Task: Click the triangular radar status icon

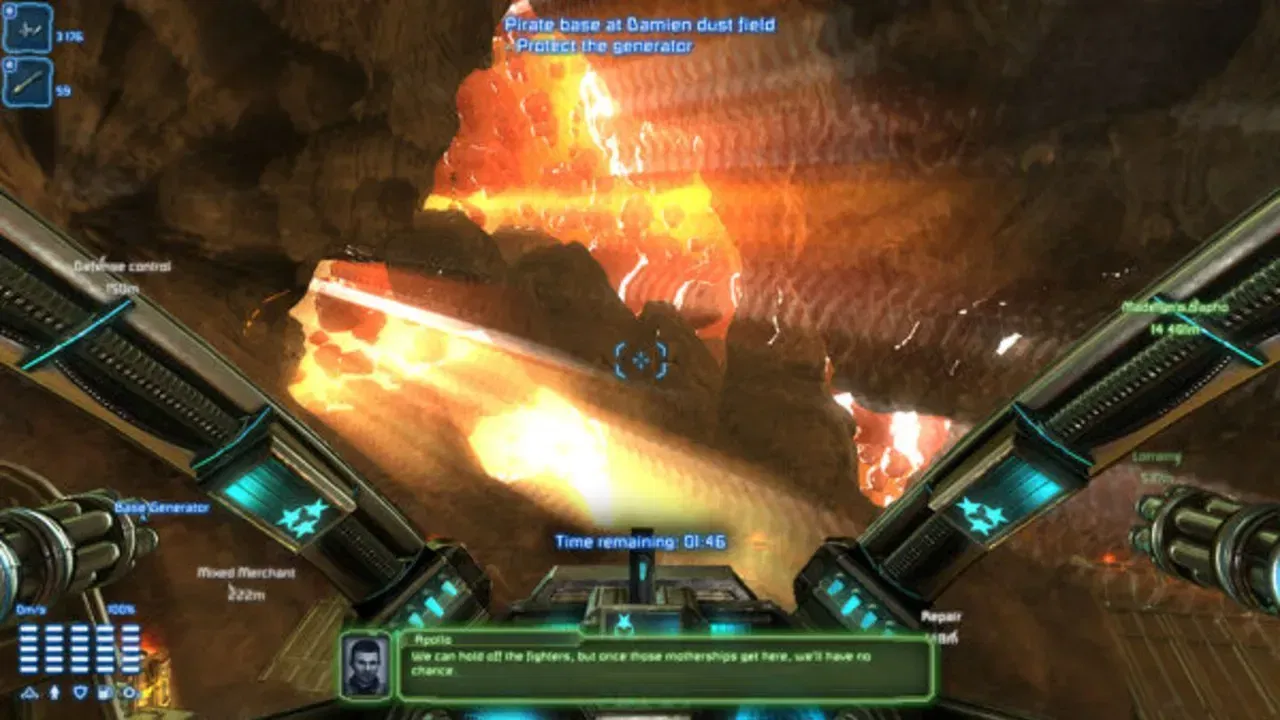Action: pos(29,692)
